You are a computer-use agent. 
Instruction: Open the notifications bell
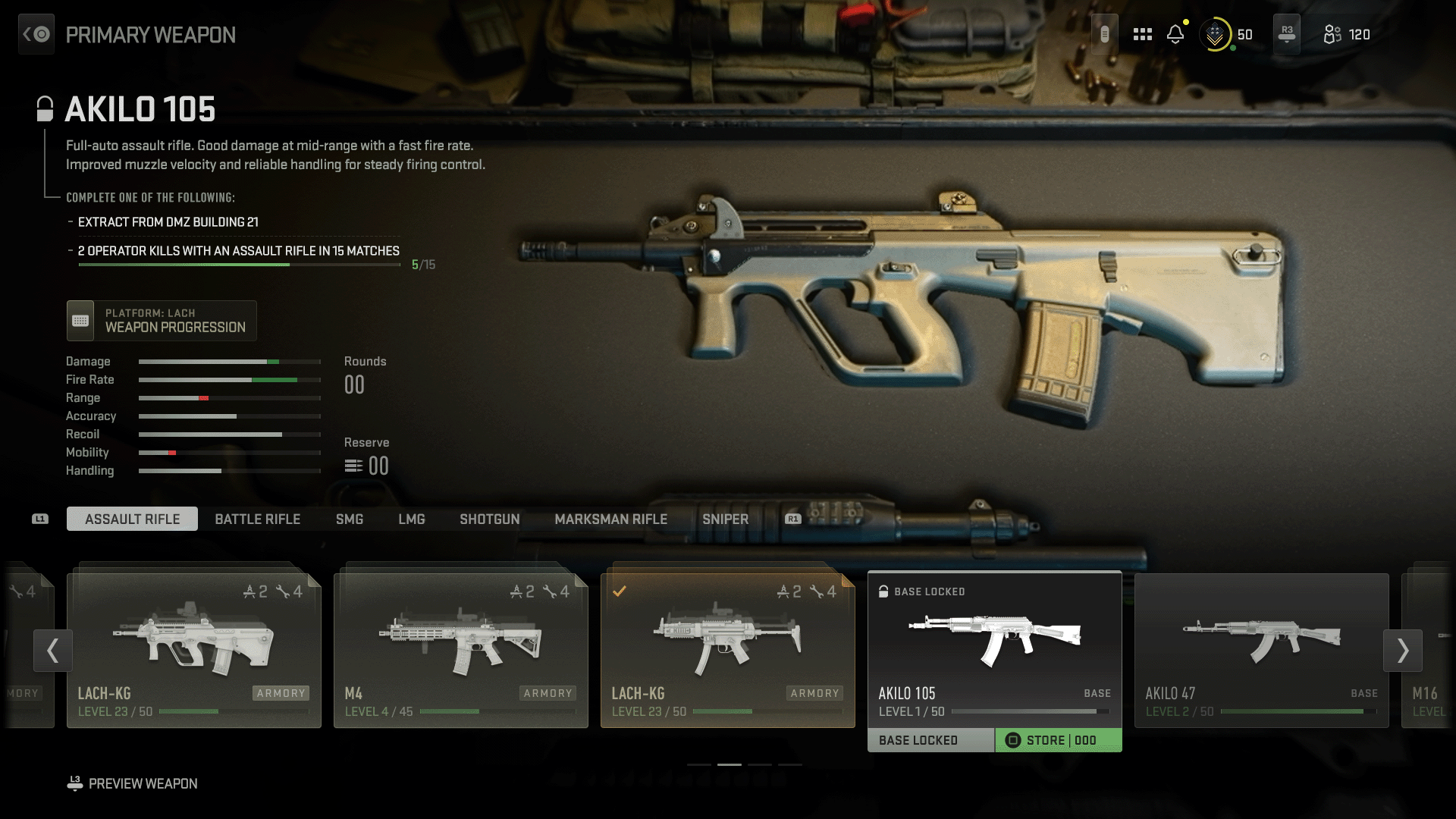coord(1175,34)
